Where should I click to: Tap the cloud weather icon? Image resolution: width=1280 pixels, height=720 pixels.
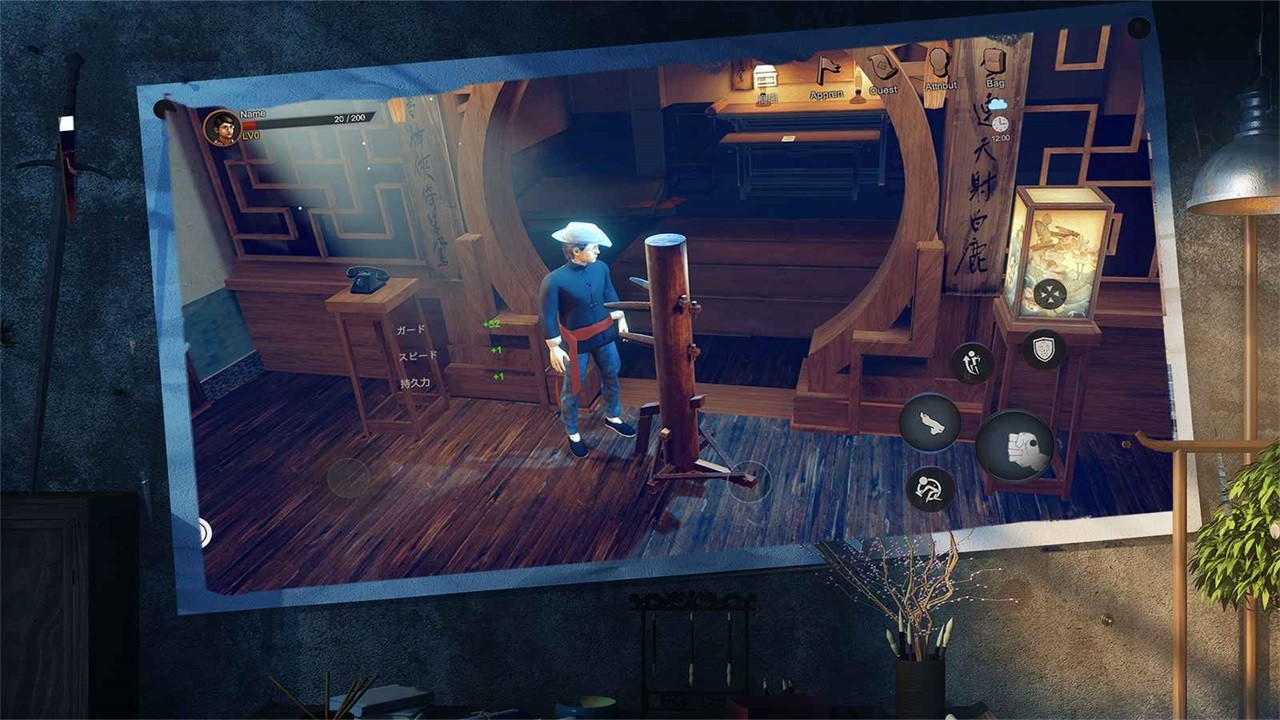[x=997, y=103]
